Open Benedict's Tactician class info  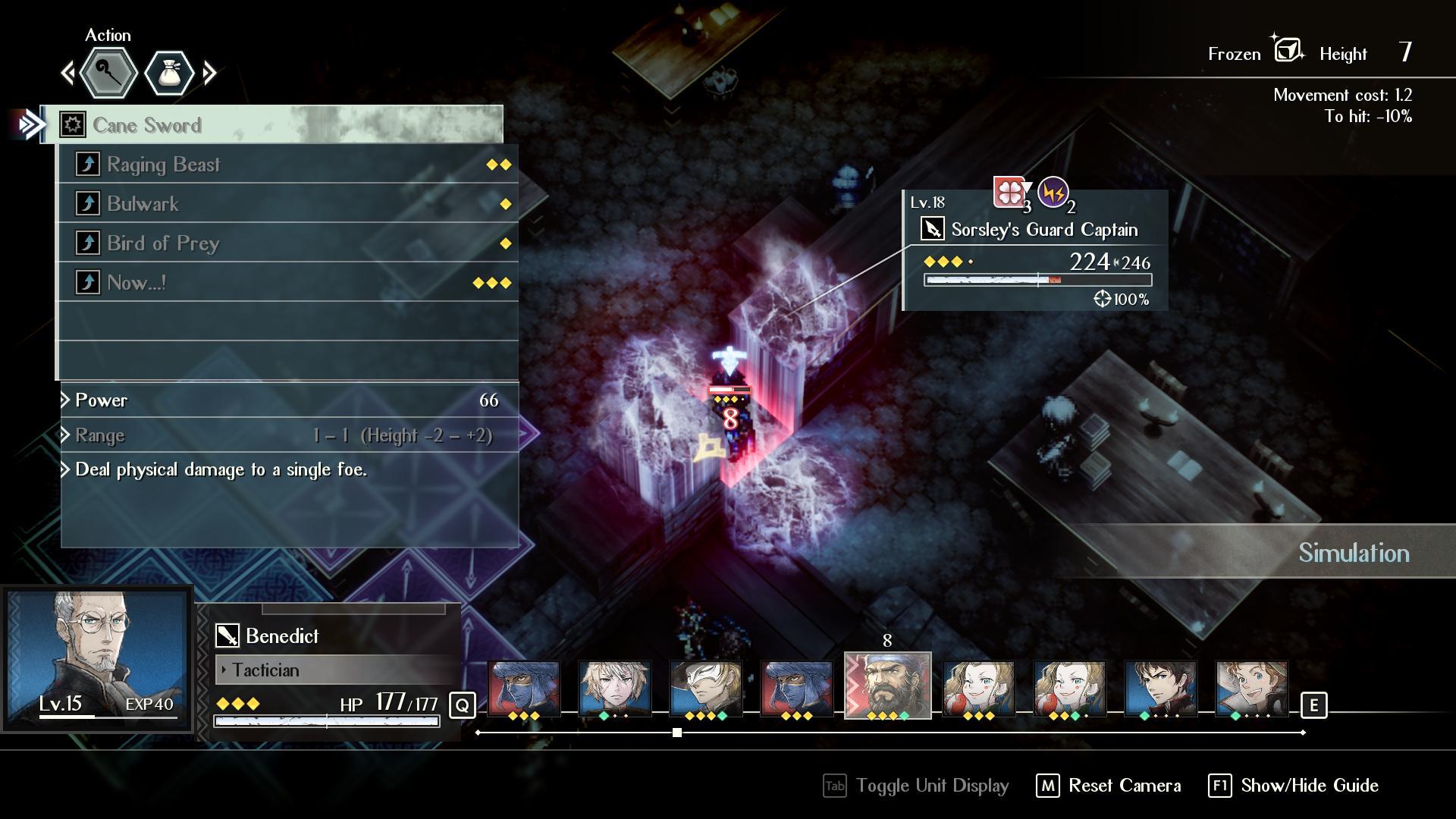337,670
